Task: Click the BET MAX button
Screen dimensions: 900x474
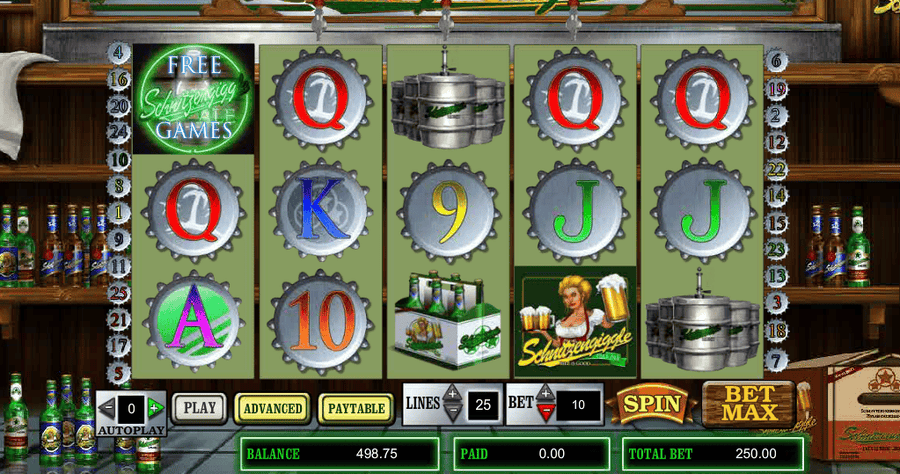Action: (x=740, y=403)
